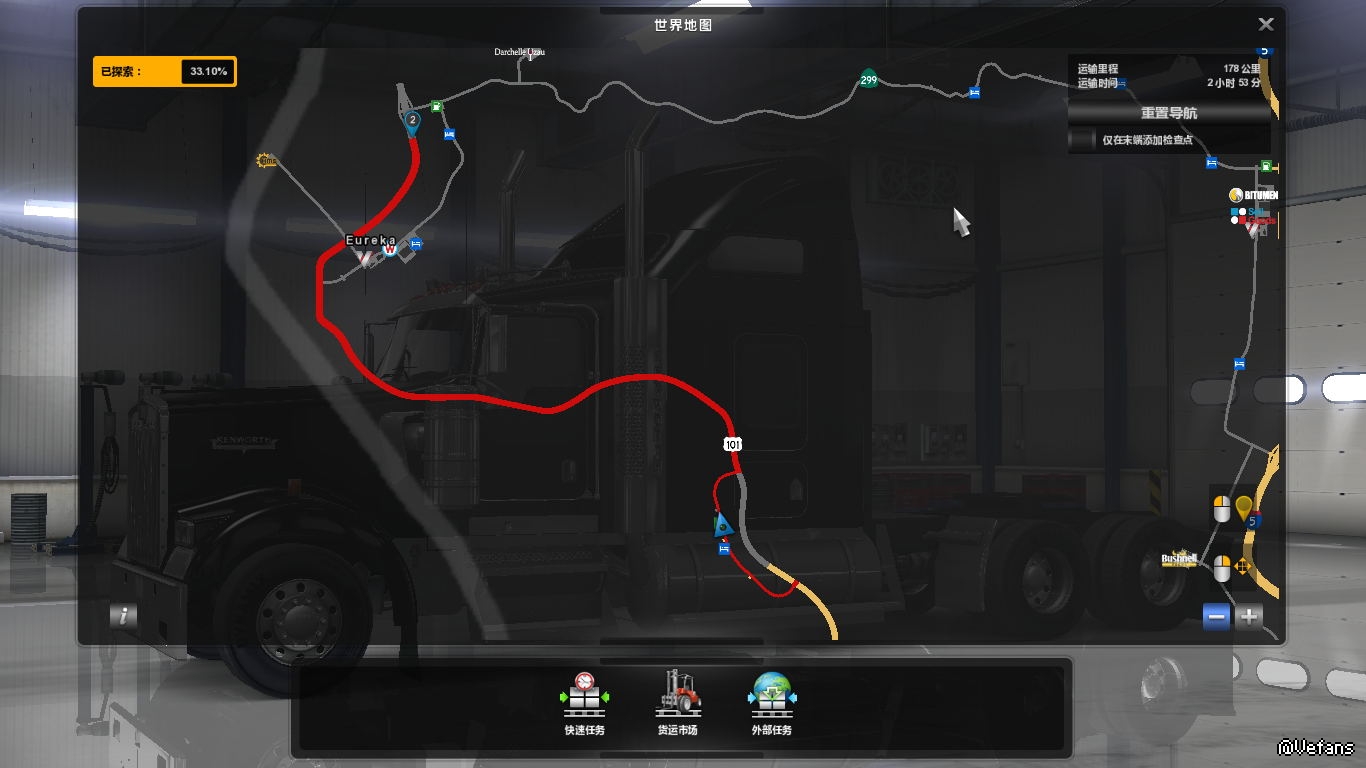This screenshot has height=768, width=1366.
Task: Click the numbered waypoint 2 marker
Action: pyautogui.click(x=412, y=121)
